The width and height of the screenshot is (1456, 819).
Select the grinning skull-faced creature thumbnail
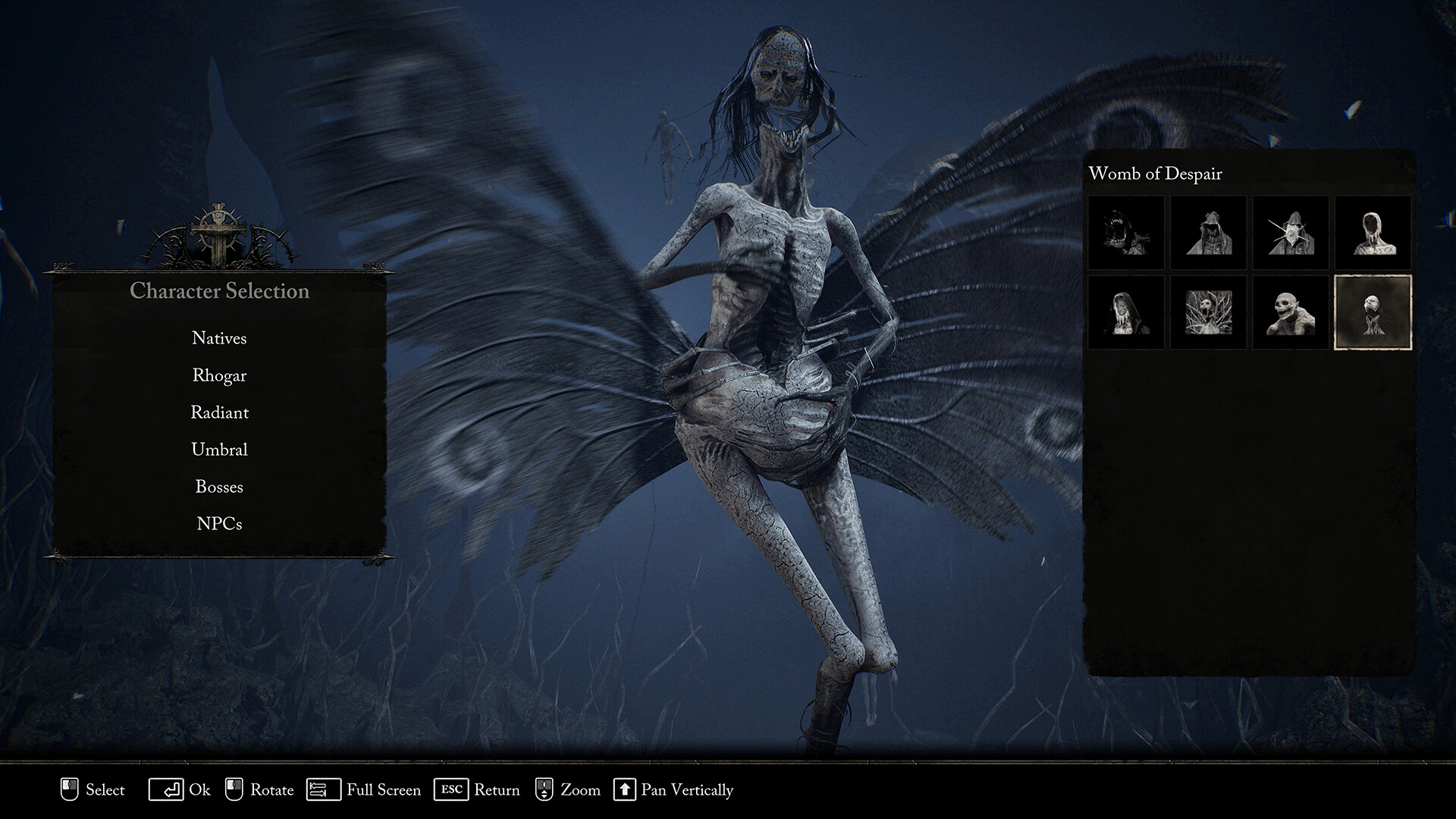[x=1291, y=311]
